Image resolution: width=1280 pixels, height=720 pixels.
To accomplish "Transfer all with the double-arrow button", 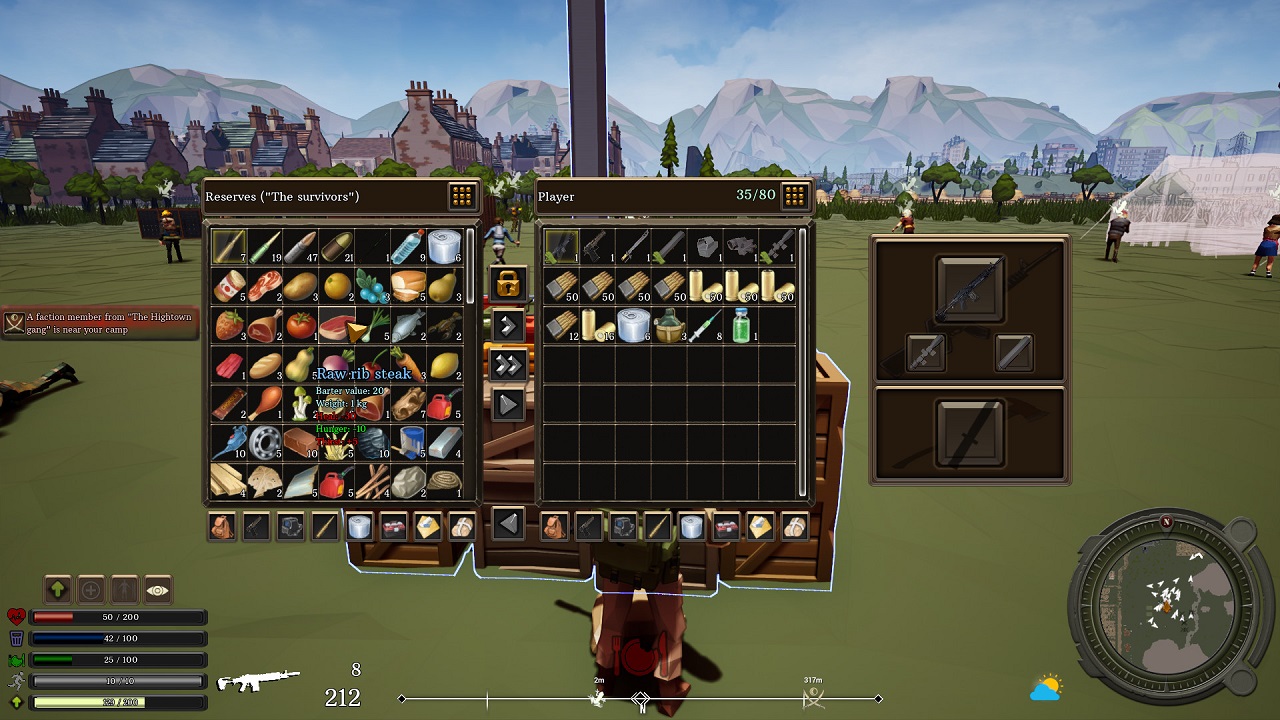I will (508, 364).
